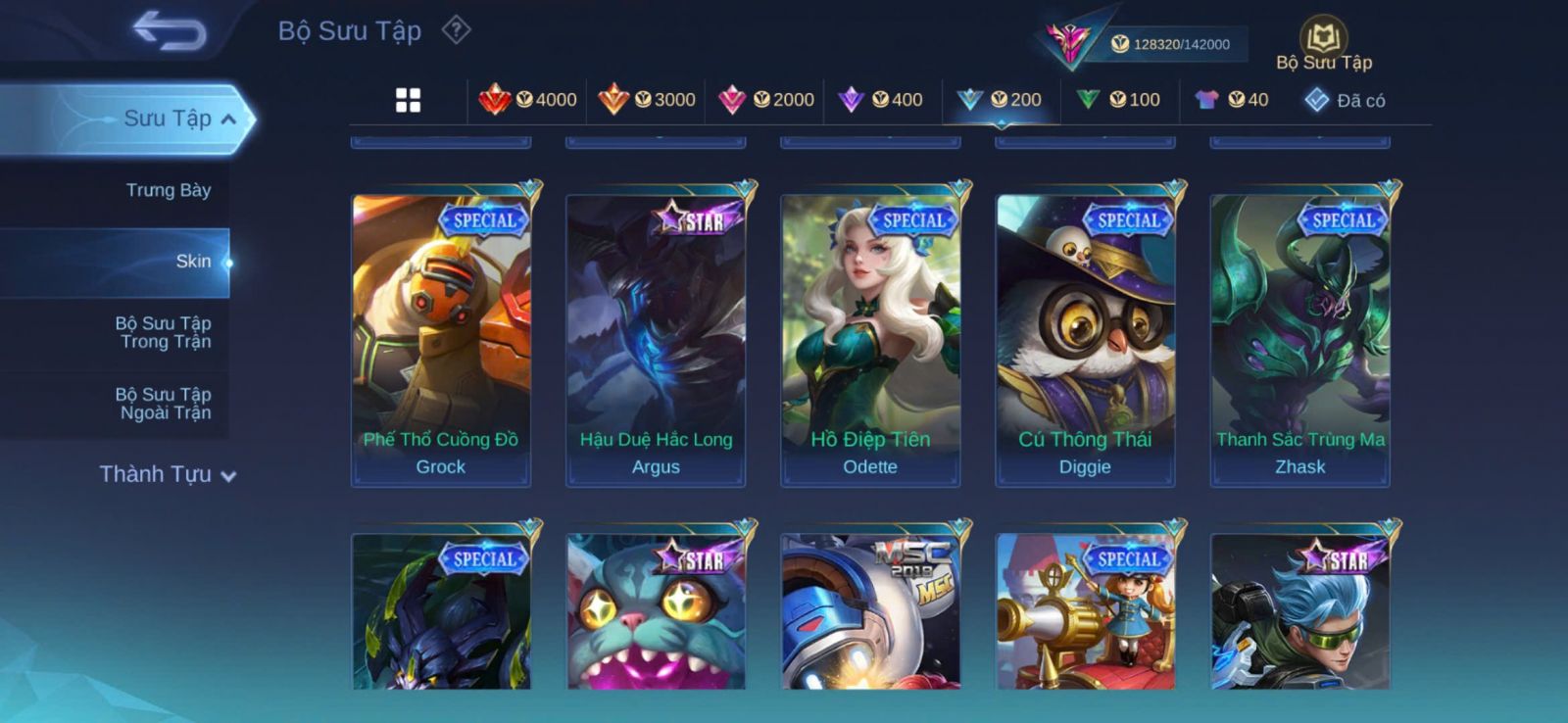This screenshot has height=723, width=1568.
Task: Open Bộ Sưu Tập Trong Trận
Action: coord(164,332)
